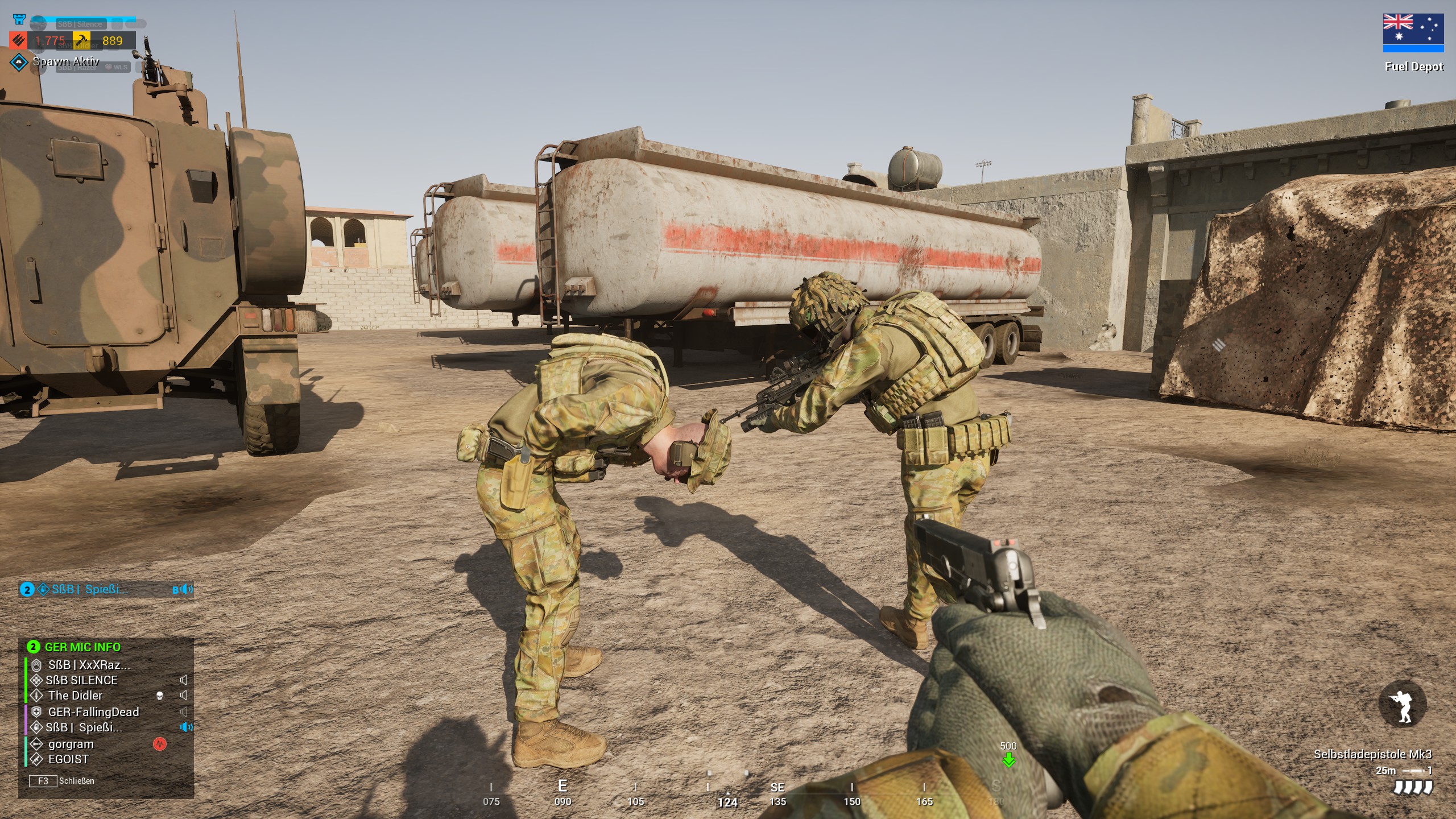The height and width of the screenshot is (819, 1456).
Task: Toggle speaker icon next to SßB SILENCE
Action: coord(184,680)
